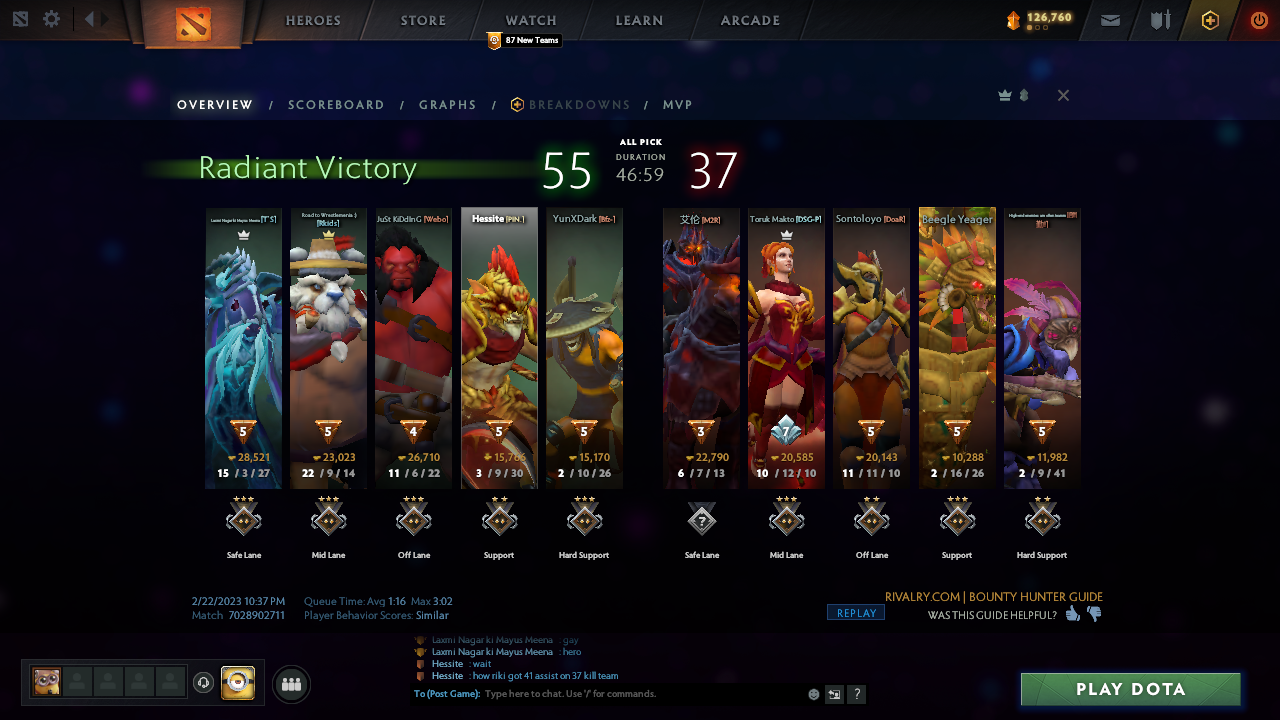Screen dimensions: 1280x720
Task: Click the battle points shard icon
Action: (x=1013, y=18)
